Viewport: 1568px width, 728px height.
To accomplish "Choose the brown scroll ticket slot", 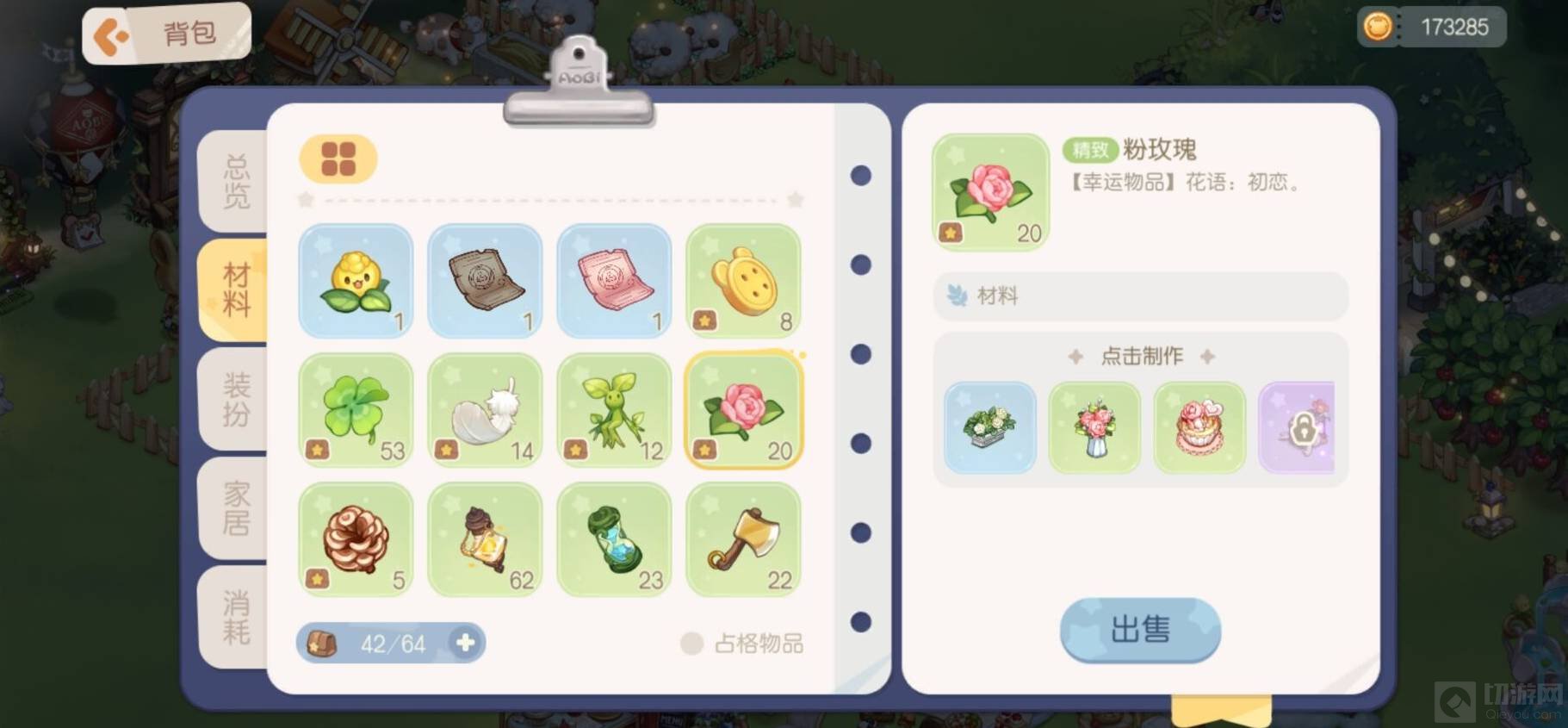I will 485,281.
